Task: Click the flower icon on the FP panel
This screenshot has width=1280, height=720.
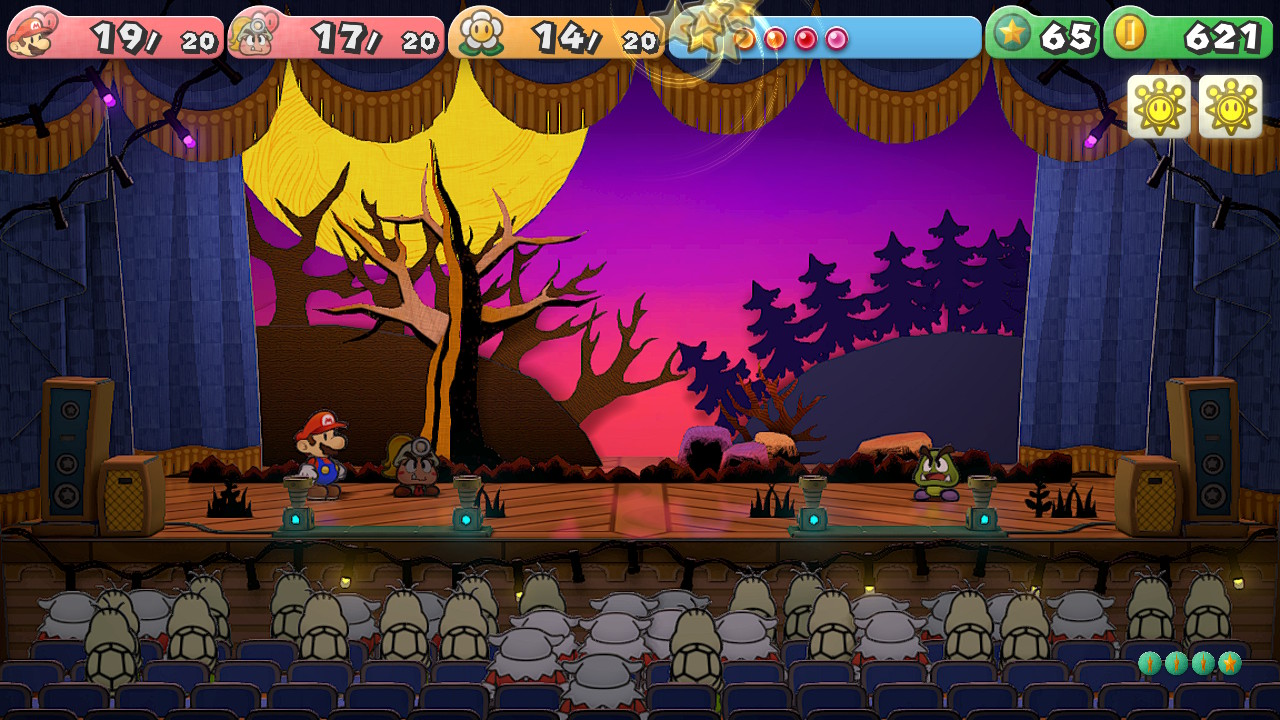Action: click(x=480, y=35)
